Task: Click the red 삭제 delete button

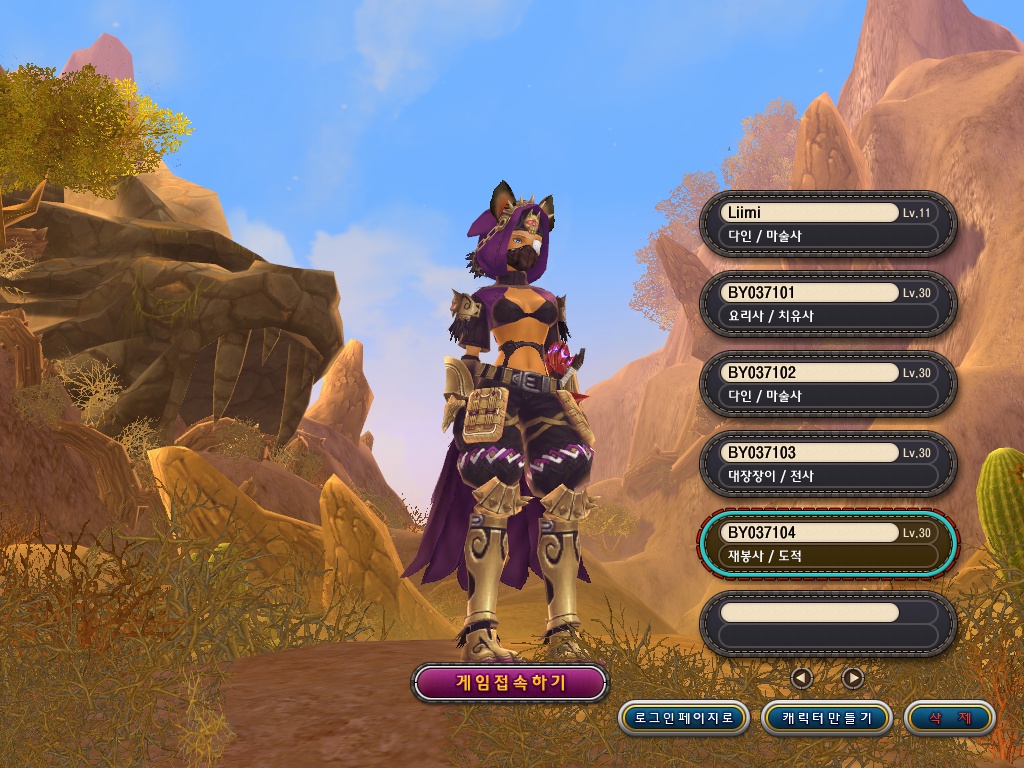Action: (949, 718)
